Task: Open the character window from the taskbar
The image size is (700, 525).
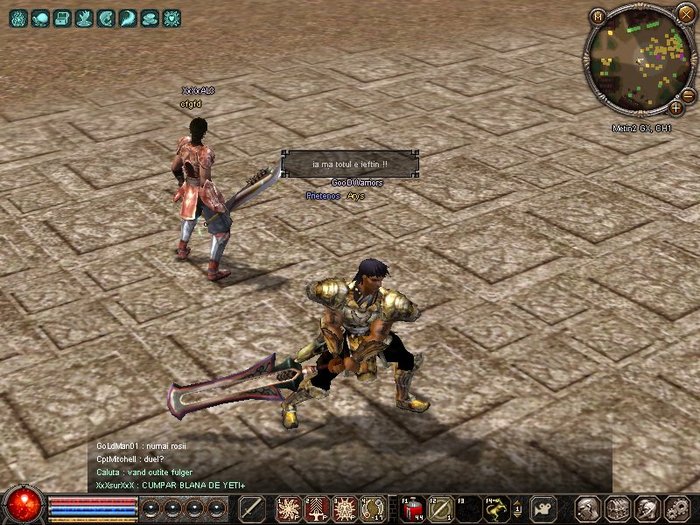Action: coord(588,508)
